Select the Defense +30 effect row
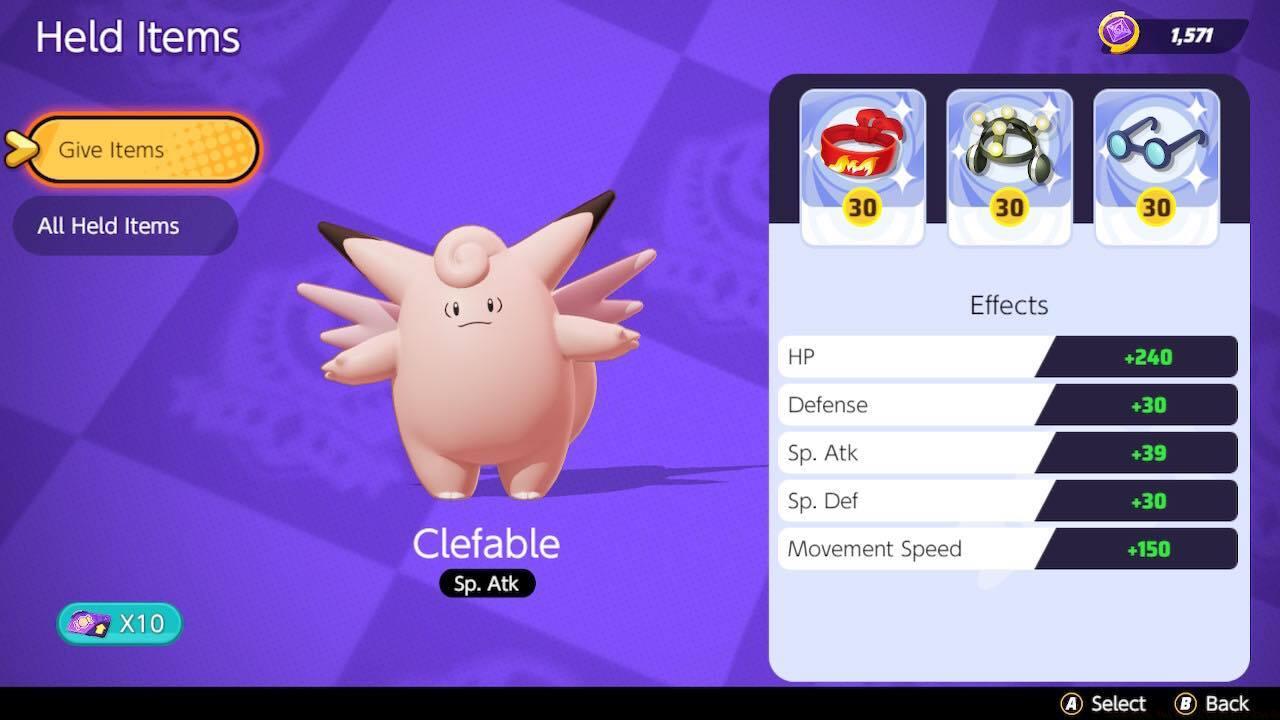1280x720 pixels. click(x=1007, y=405)
